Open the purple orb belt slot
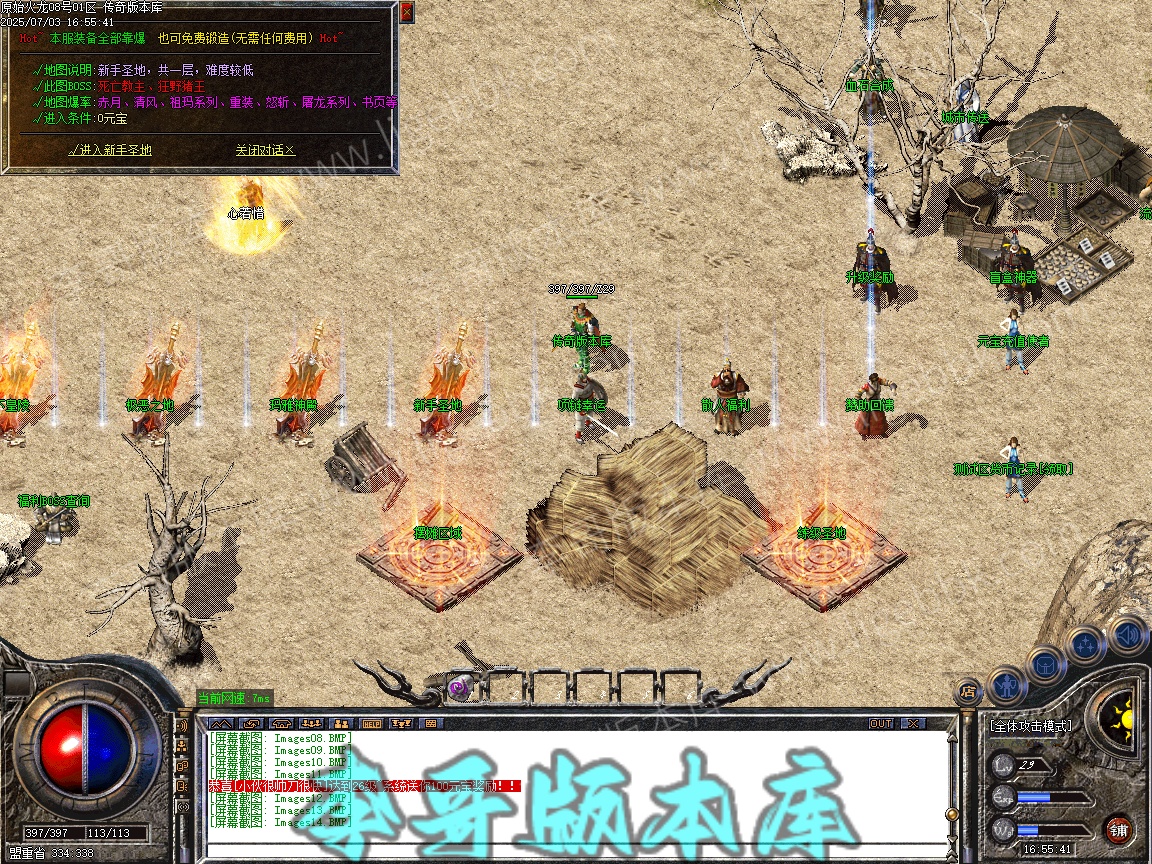 pos(459,686)
